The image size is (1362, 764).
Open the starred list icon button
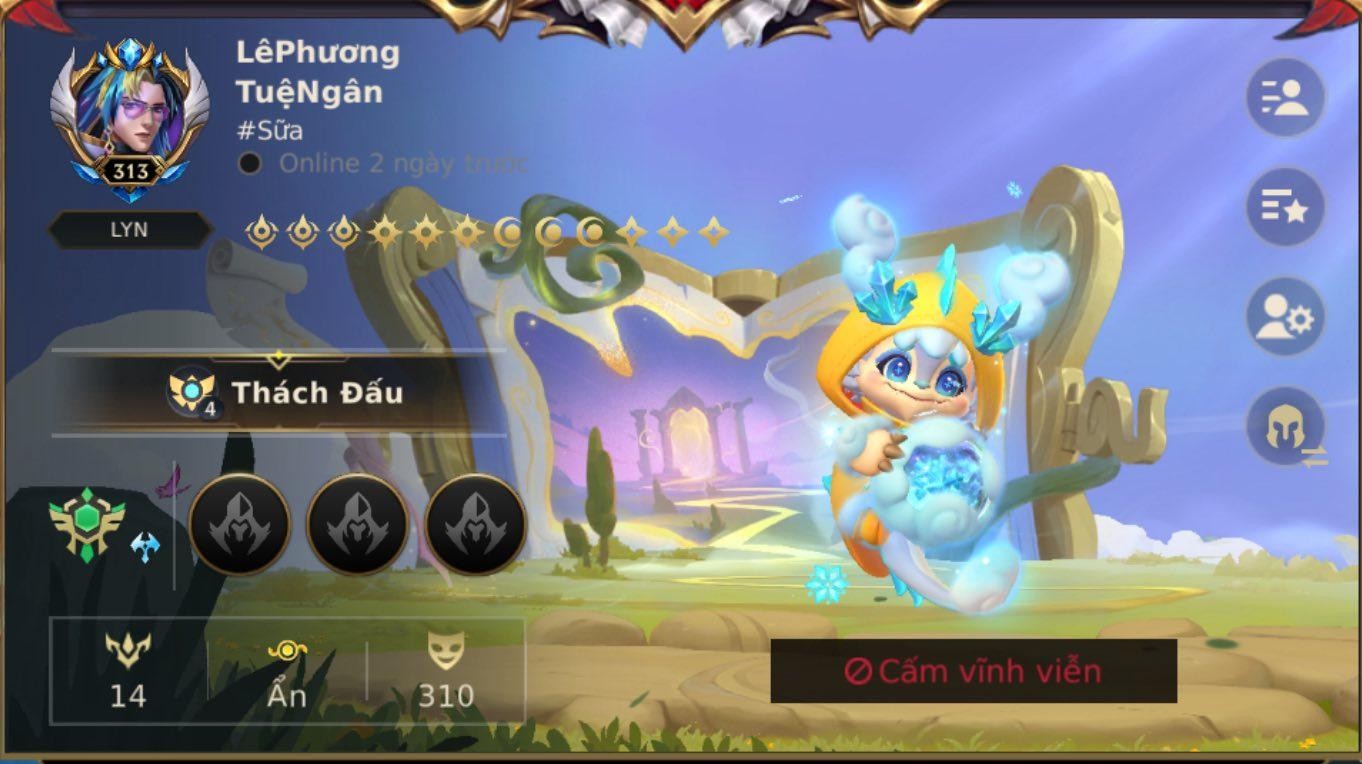(1285, 208)
